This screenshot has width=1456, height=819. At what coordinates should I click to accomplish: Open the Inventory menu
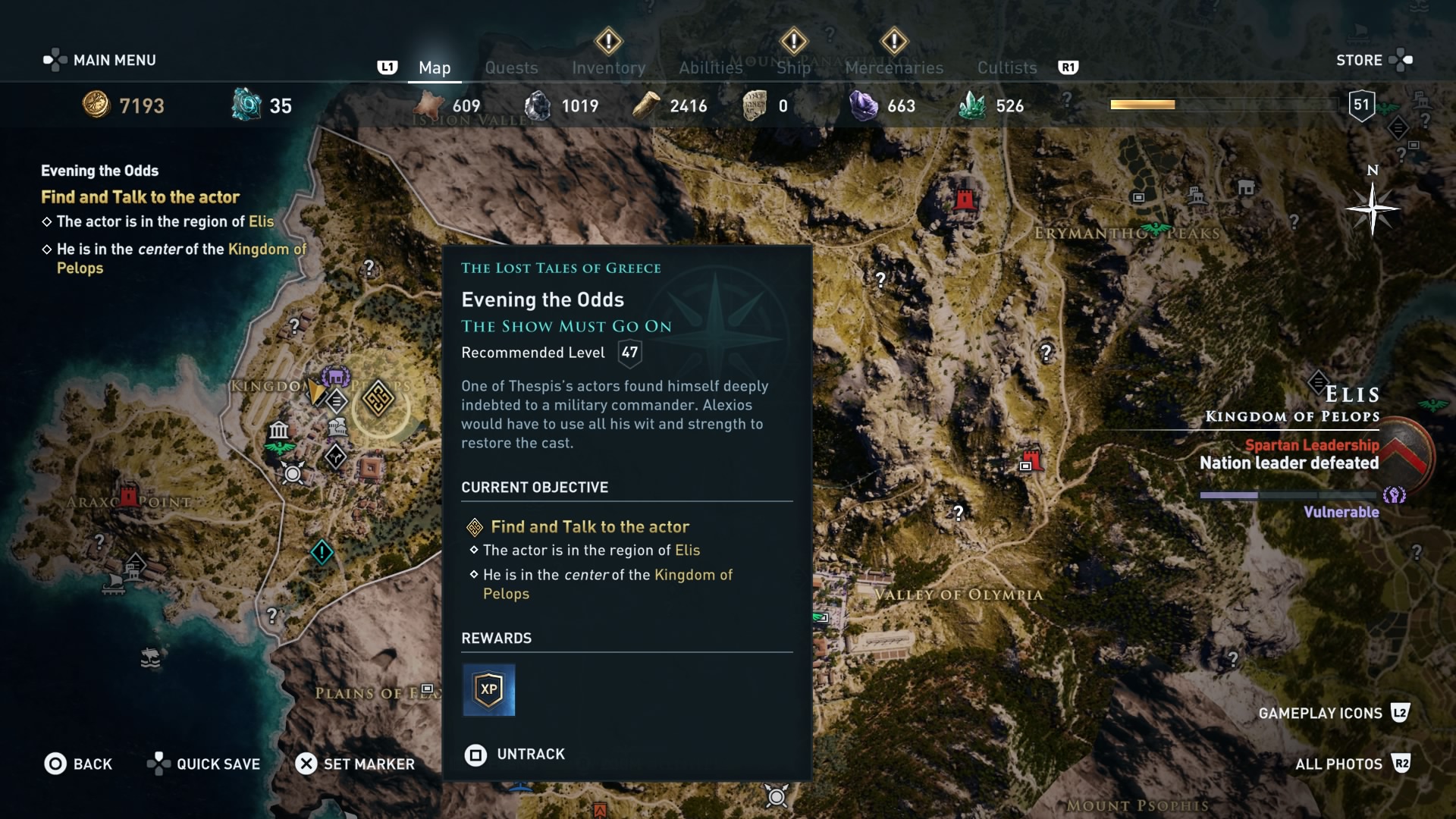(607, 67)
